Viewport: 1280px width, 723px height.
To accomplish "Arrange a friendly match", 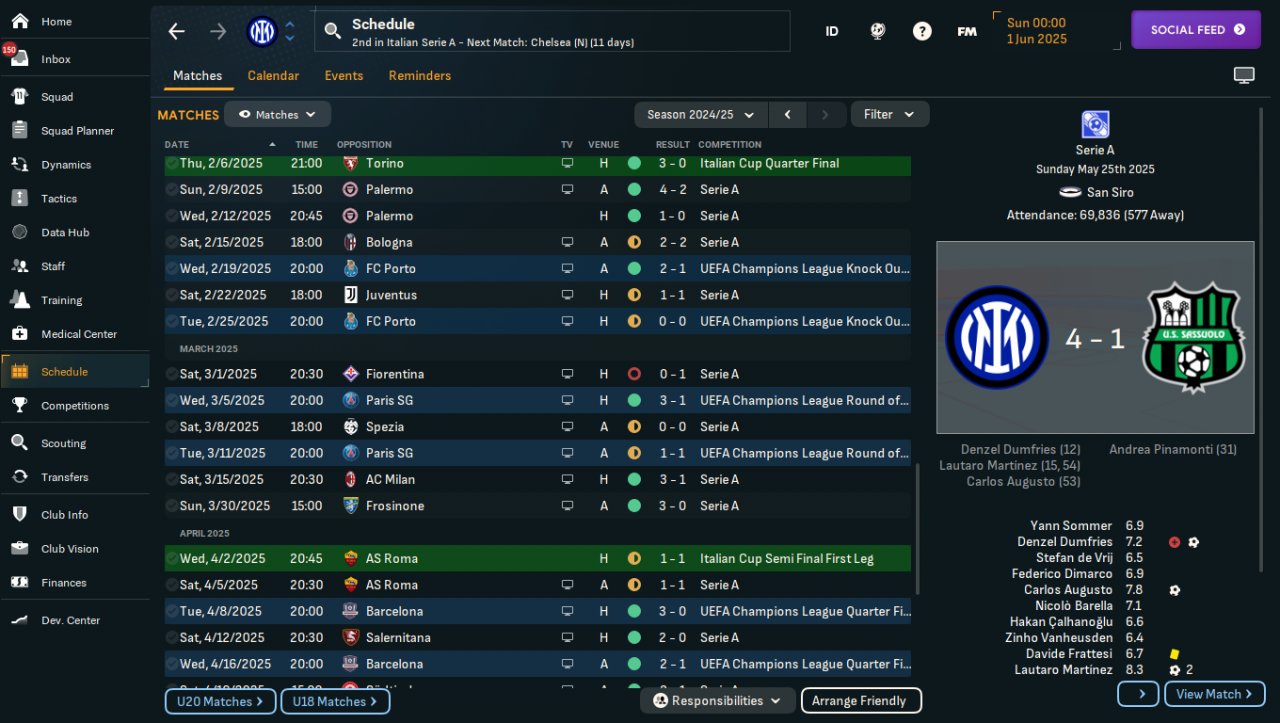I will (x=860, y=701).
